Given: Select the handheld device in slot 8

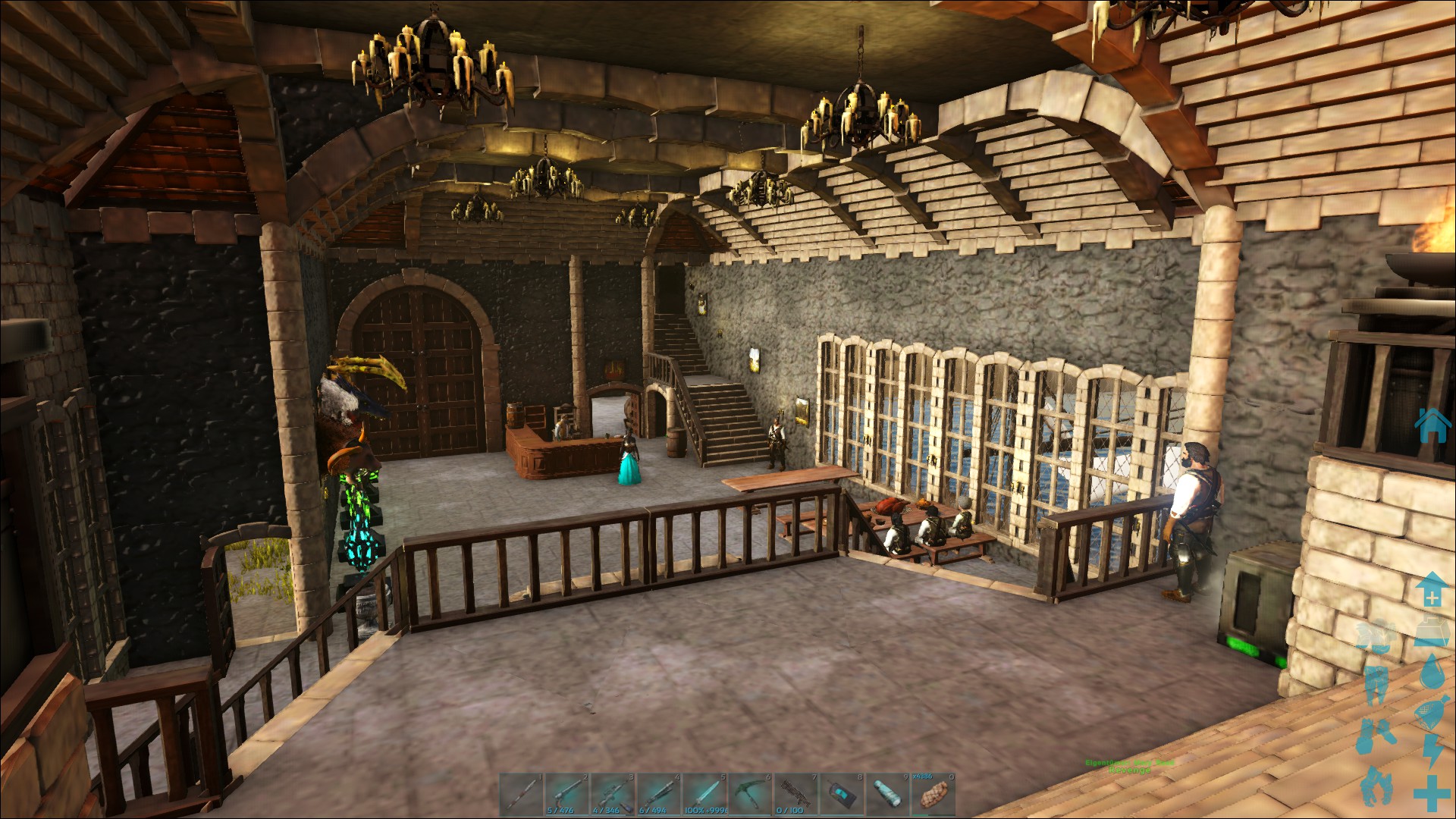Looking at the screenshot, I should (843, 794).
